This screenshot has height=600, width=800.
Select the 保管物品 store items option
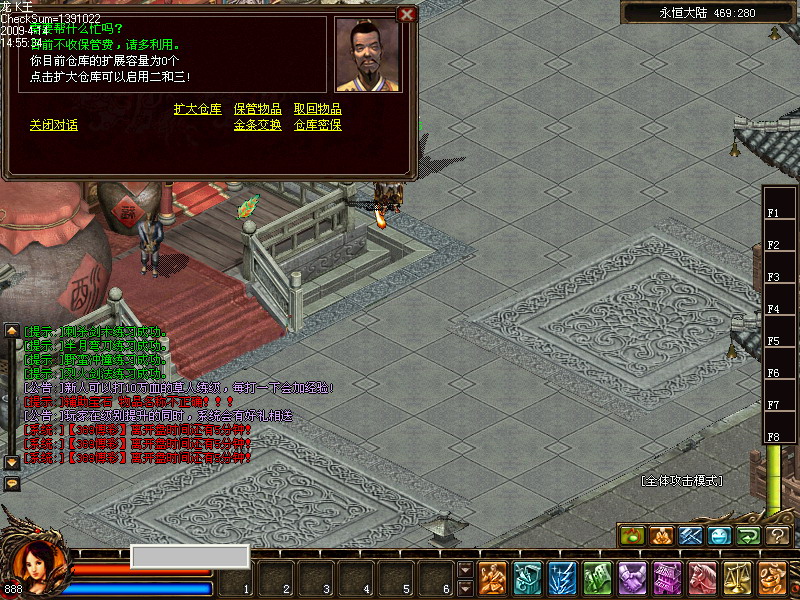click(257, 109)
